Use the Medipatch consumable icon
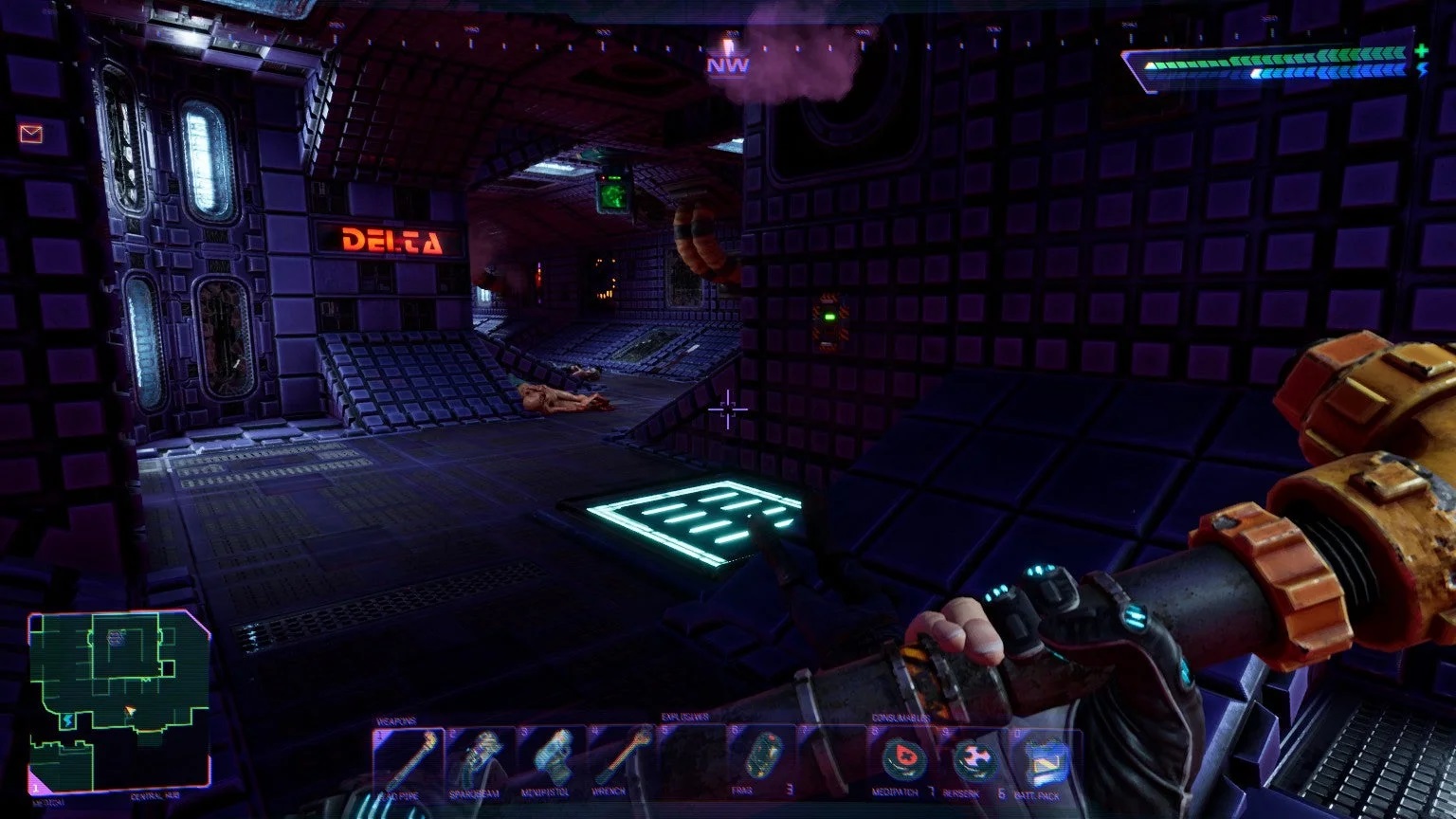This screenshot has width=1456, height=819. point(901,756)
